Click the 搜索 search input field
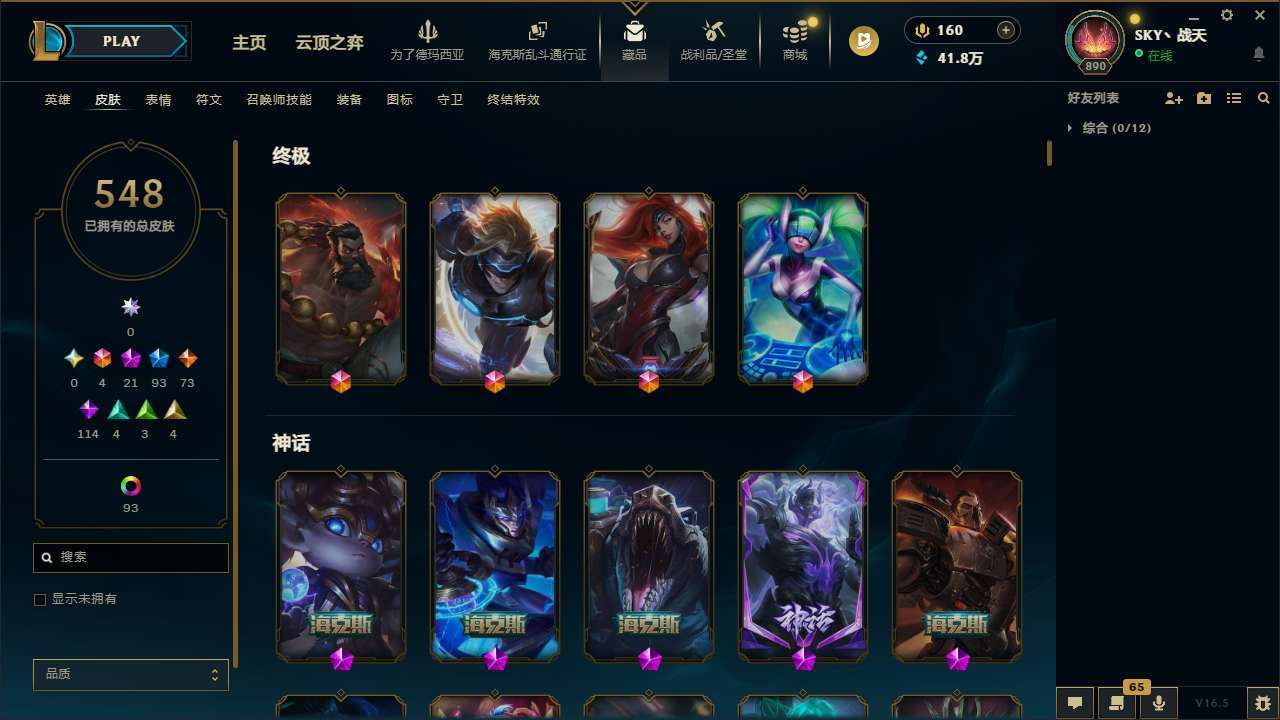This screenshot has height=720, width=1280. click(130, 557)
